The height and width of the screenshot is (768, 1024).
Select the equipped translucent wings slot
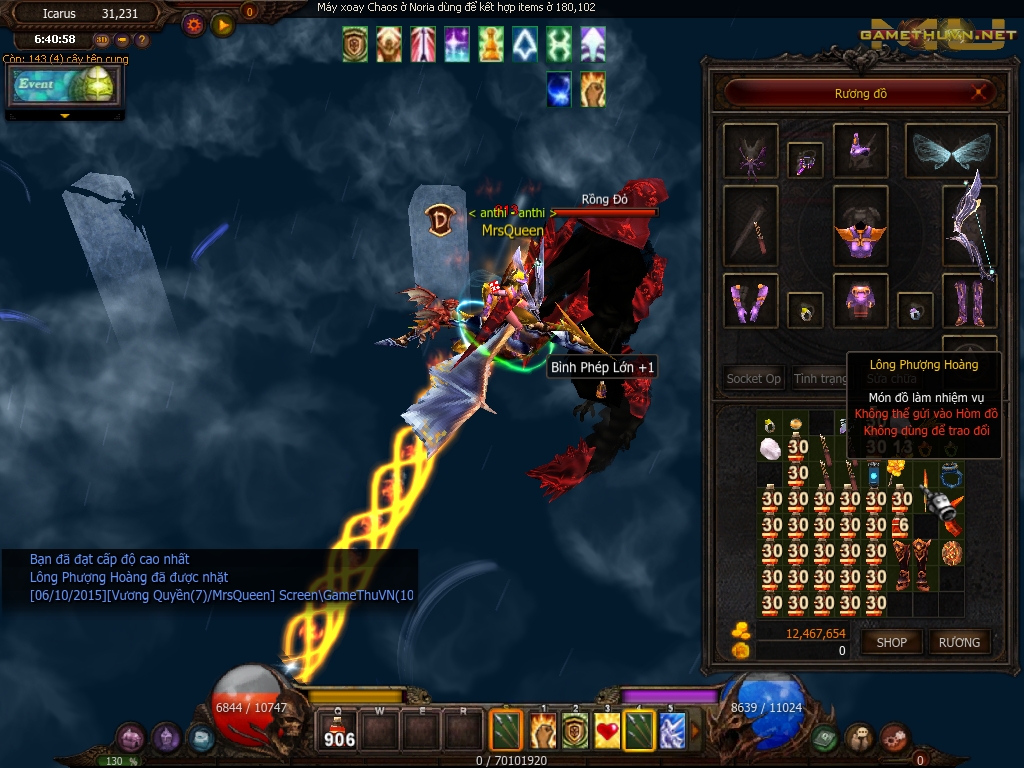[x=950, y=151]
